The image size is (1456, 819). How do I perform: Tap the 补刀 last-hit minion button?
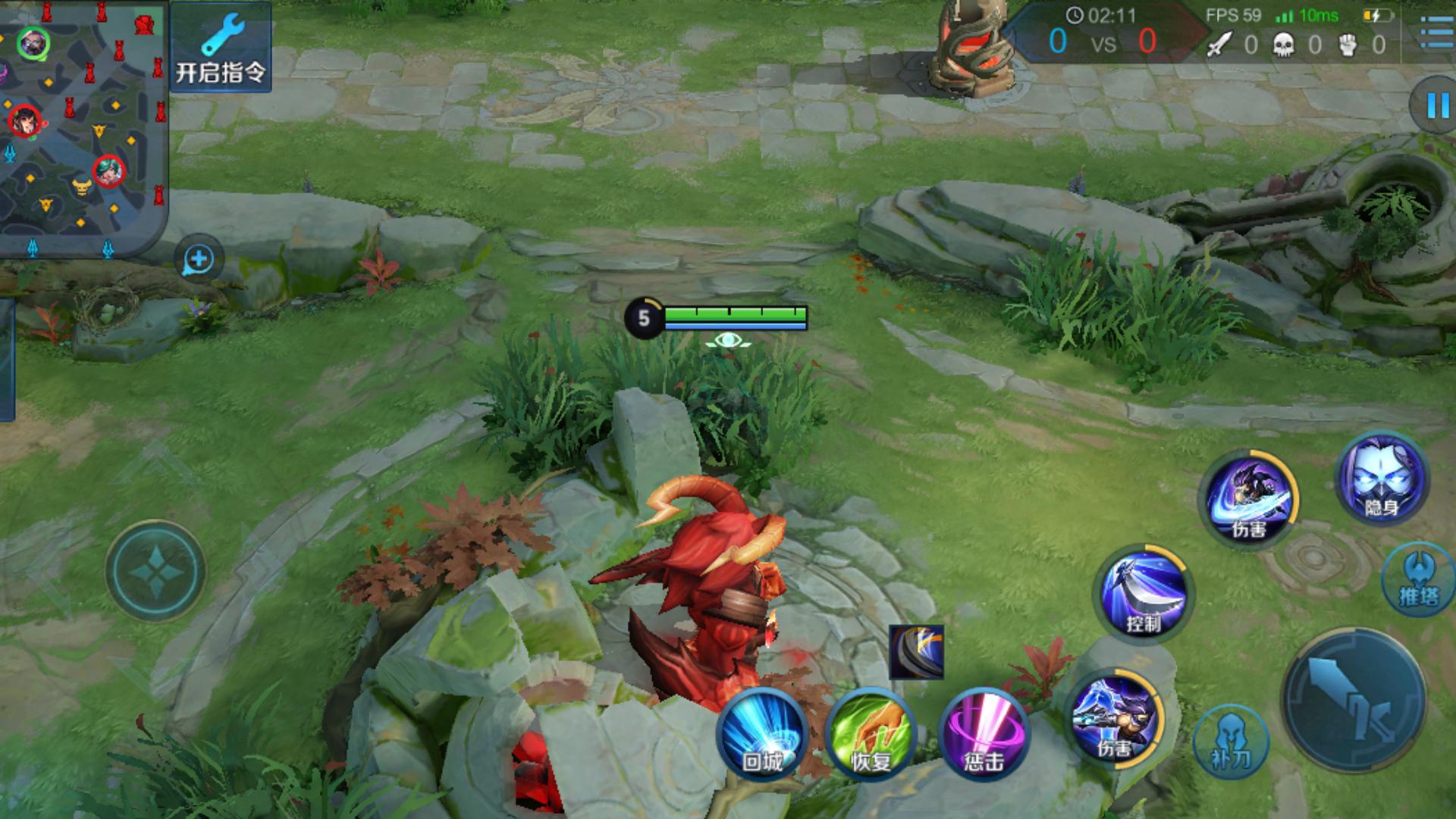point(1230,741)
